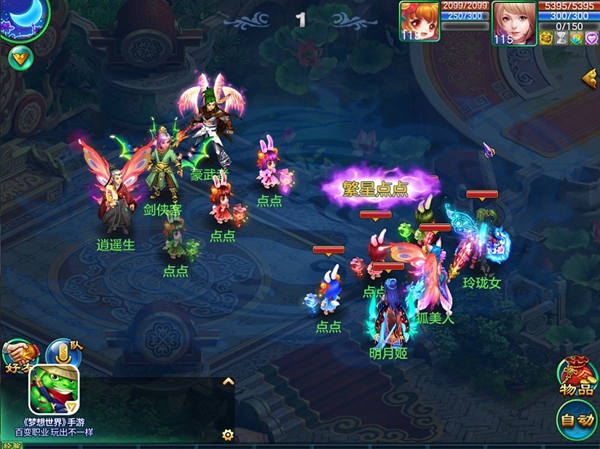Viewport: 600px width, 449px height.
Task: Open the blonde player character portrait
Action: pos(514,21)
